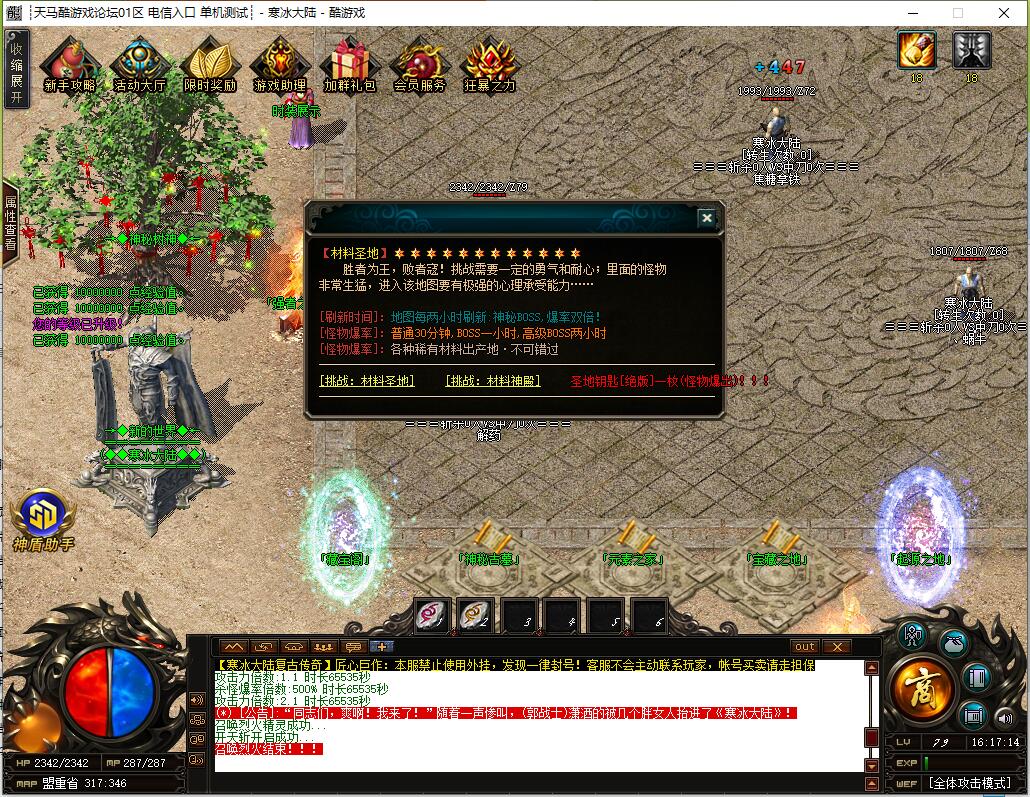1030x797 pixels.
Task: Toggle the 收缩展开 collapse panel tab
Action: click(x=15, y=69)
